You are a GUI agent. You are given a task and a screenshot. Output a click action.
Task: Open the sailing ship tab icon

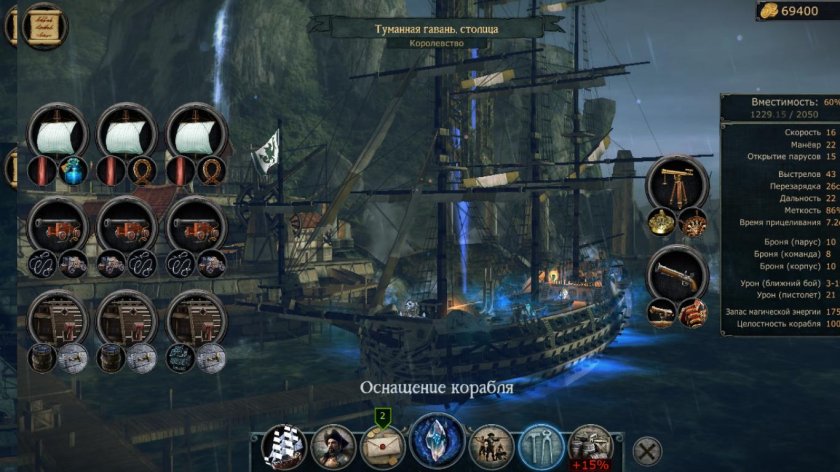pyautogui.click(x=282, y=446)
